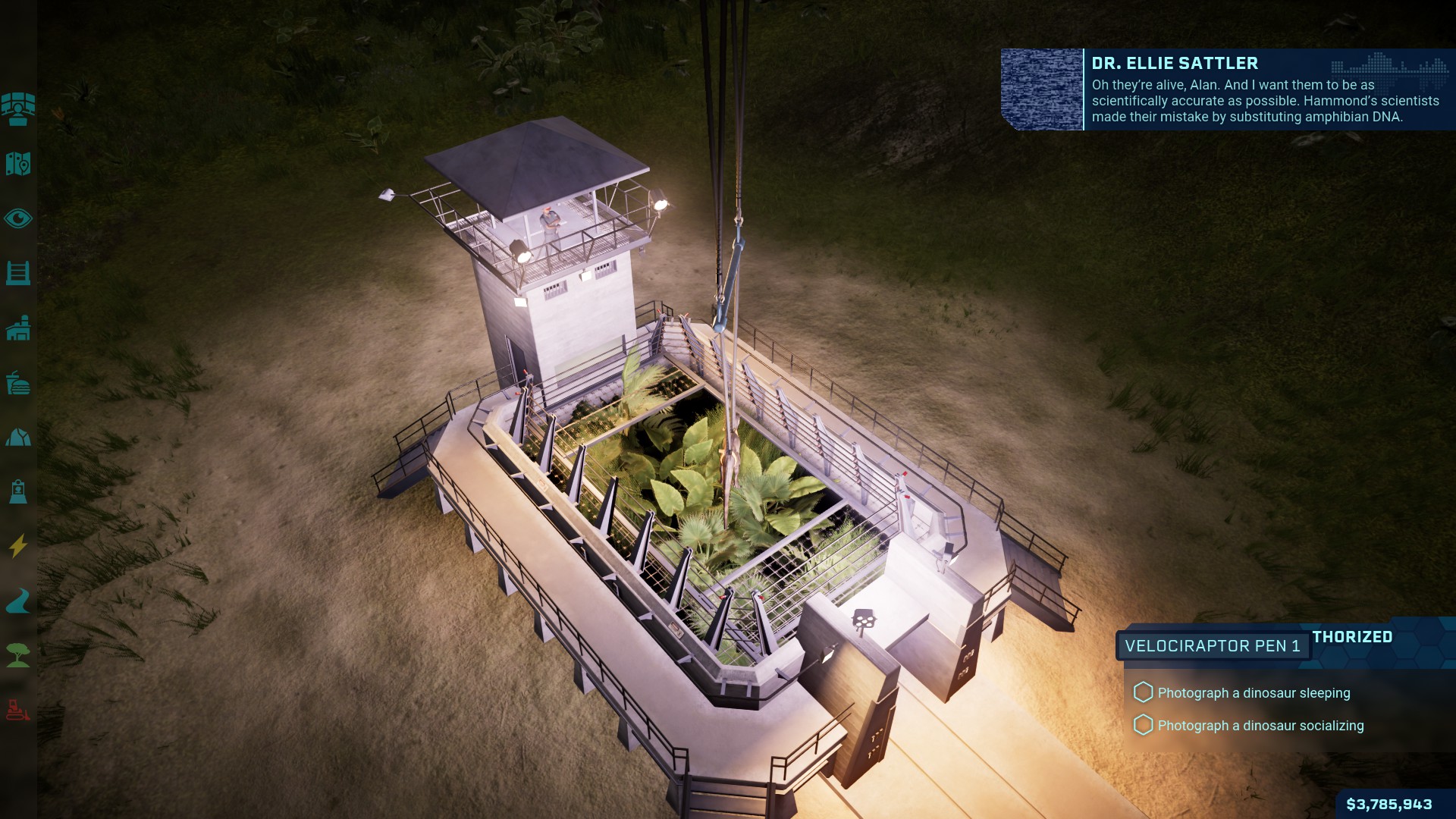
Task: Open the control room management icon
Action: tap(18, 109)
